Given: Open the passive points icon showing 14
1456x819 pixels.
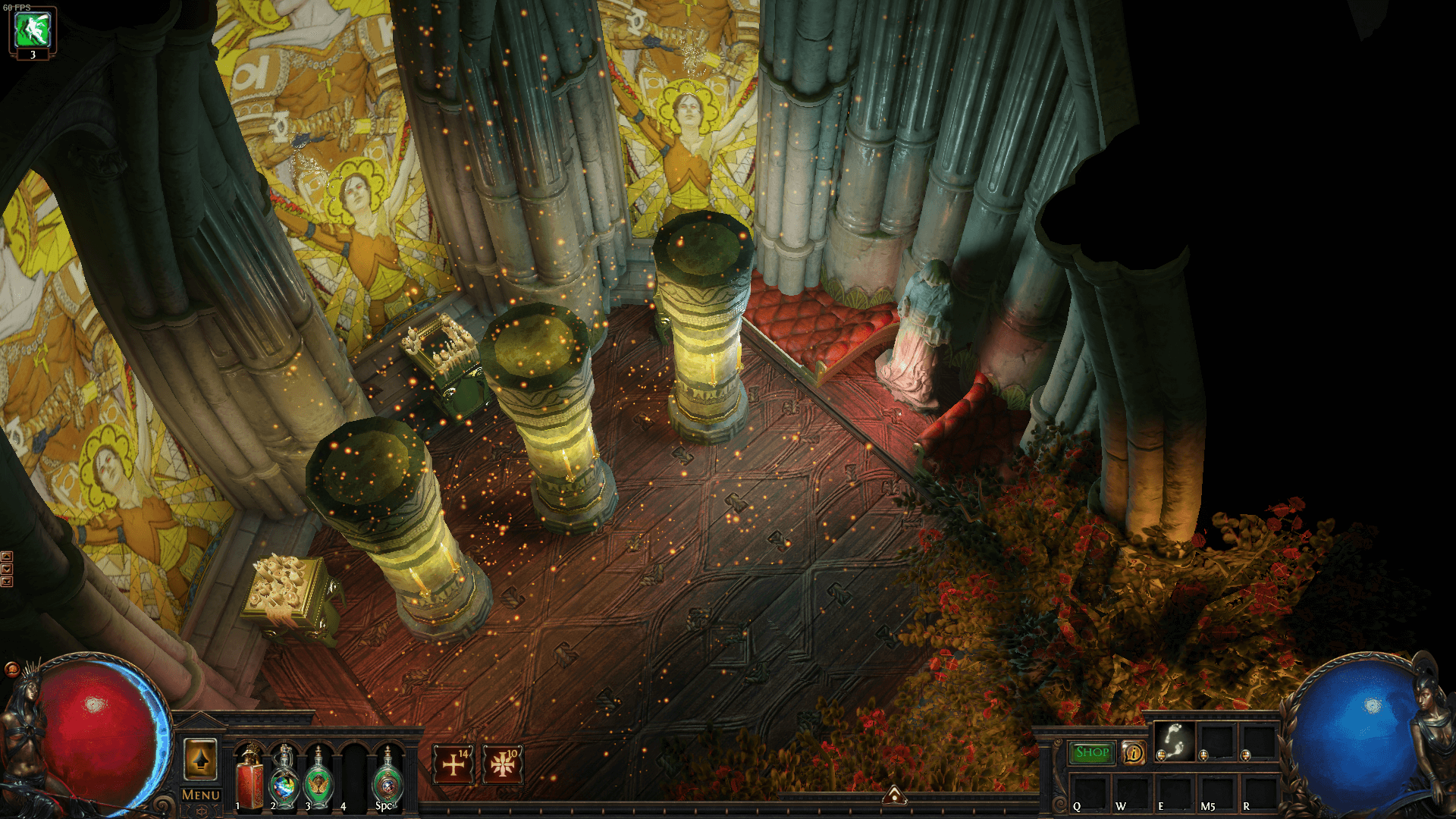Looking at the screenshot, I should pyautogui.click(x=453, y=764).
